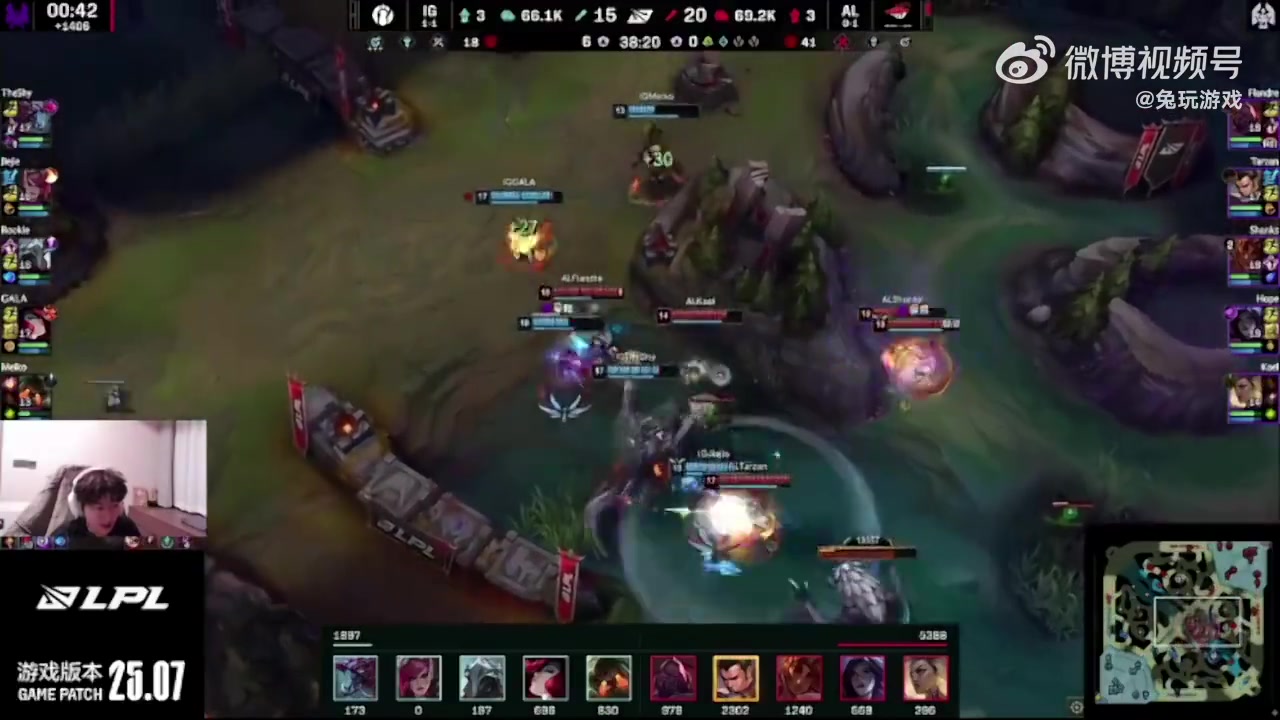This screenshot has height=720, width=1280.
Task: Select the gold-highlighted portrait labeled 2302
Action: pos(735,678)
